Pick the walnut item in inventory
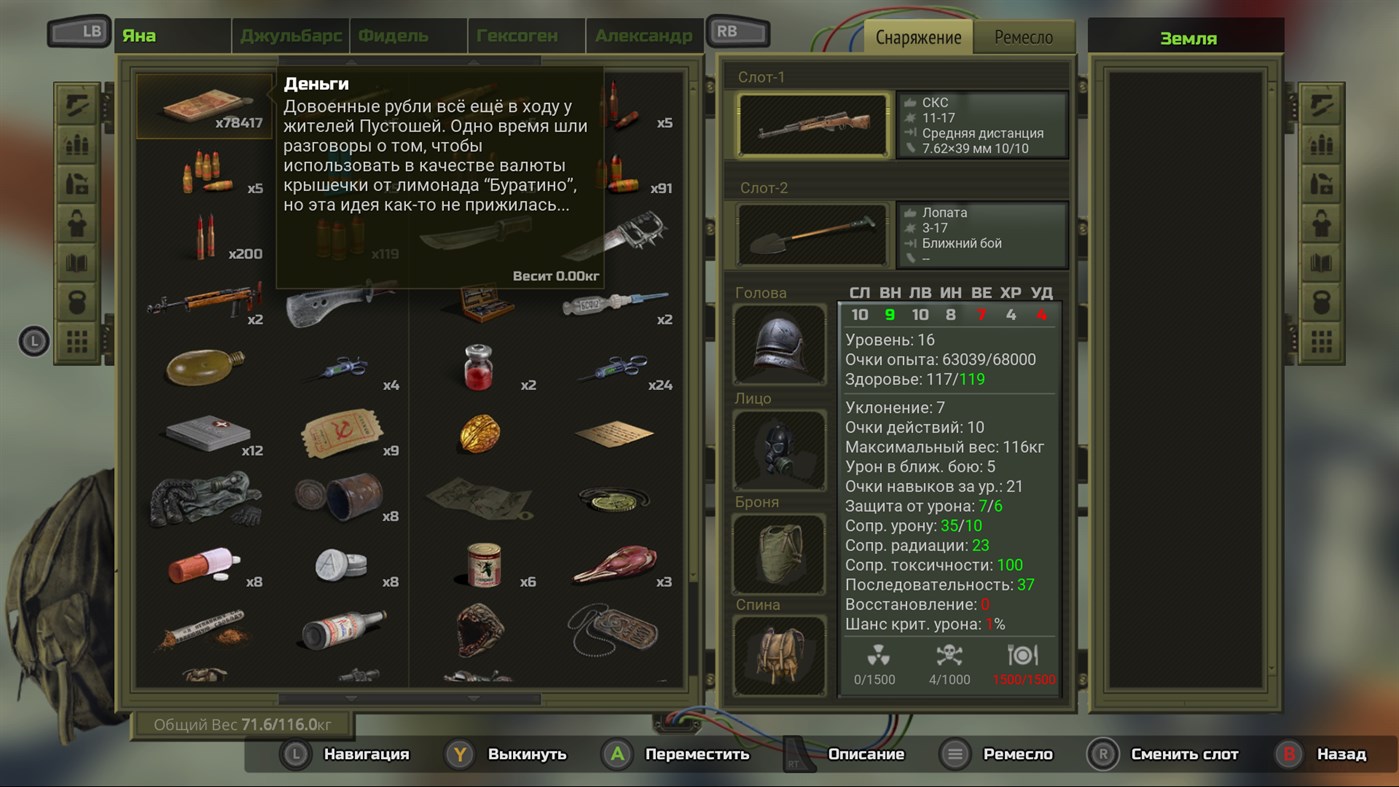 (479, 433)
